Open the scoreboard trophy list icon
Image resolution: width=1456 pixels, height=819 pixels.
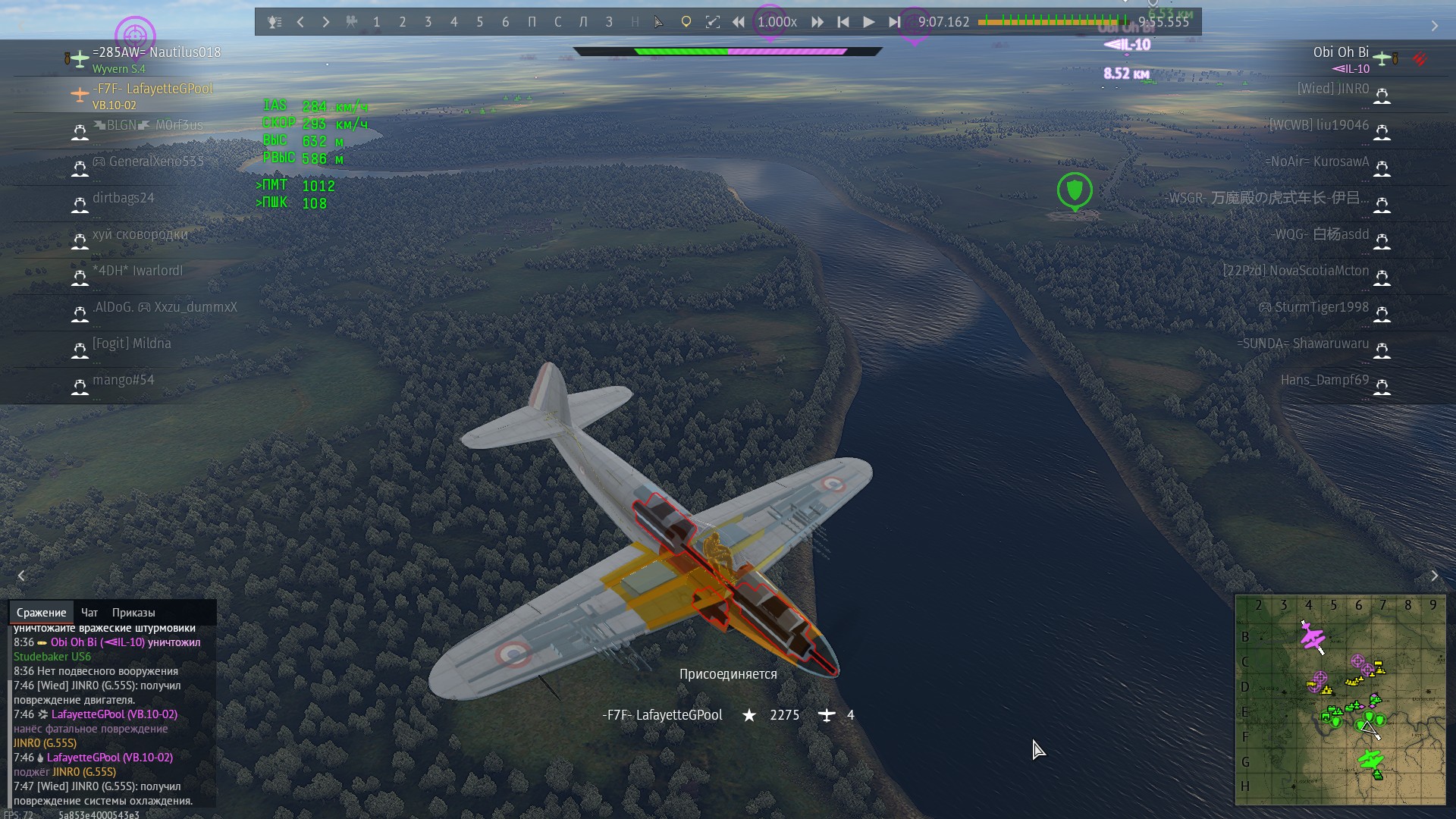tap(275, 22)
